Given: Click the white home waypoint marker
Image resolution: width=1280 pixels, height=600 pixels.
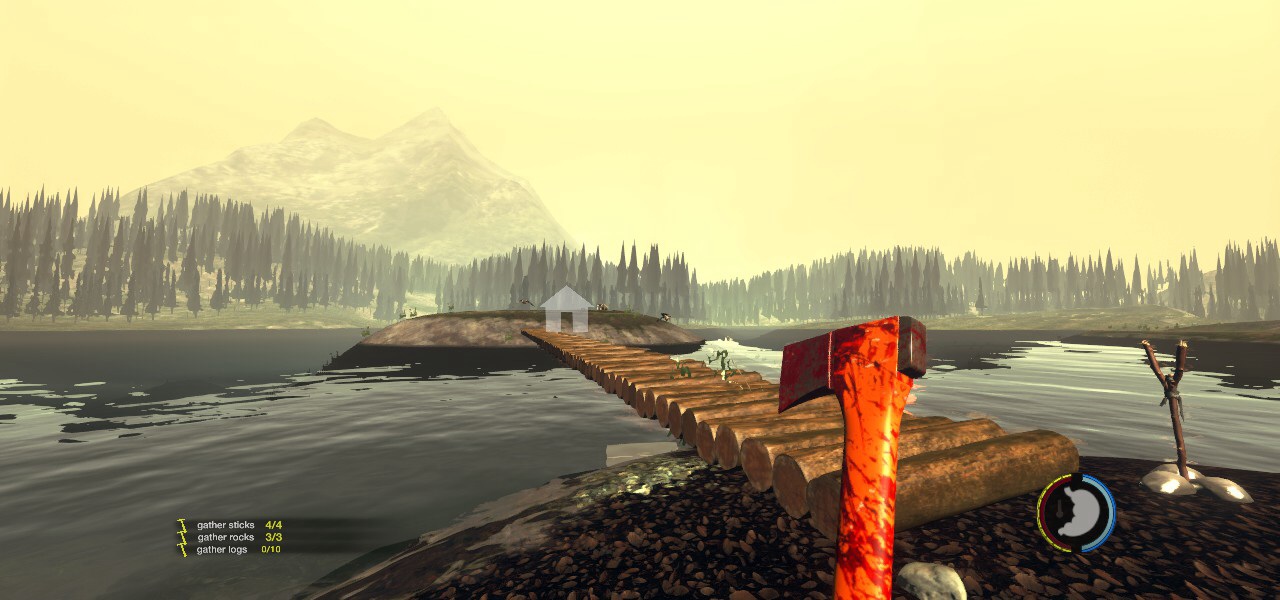Looking at the screenshot, I should (x=566, y=310).
